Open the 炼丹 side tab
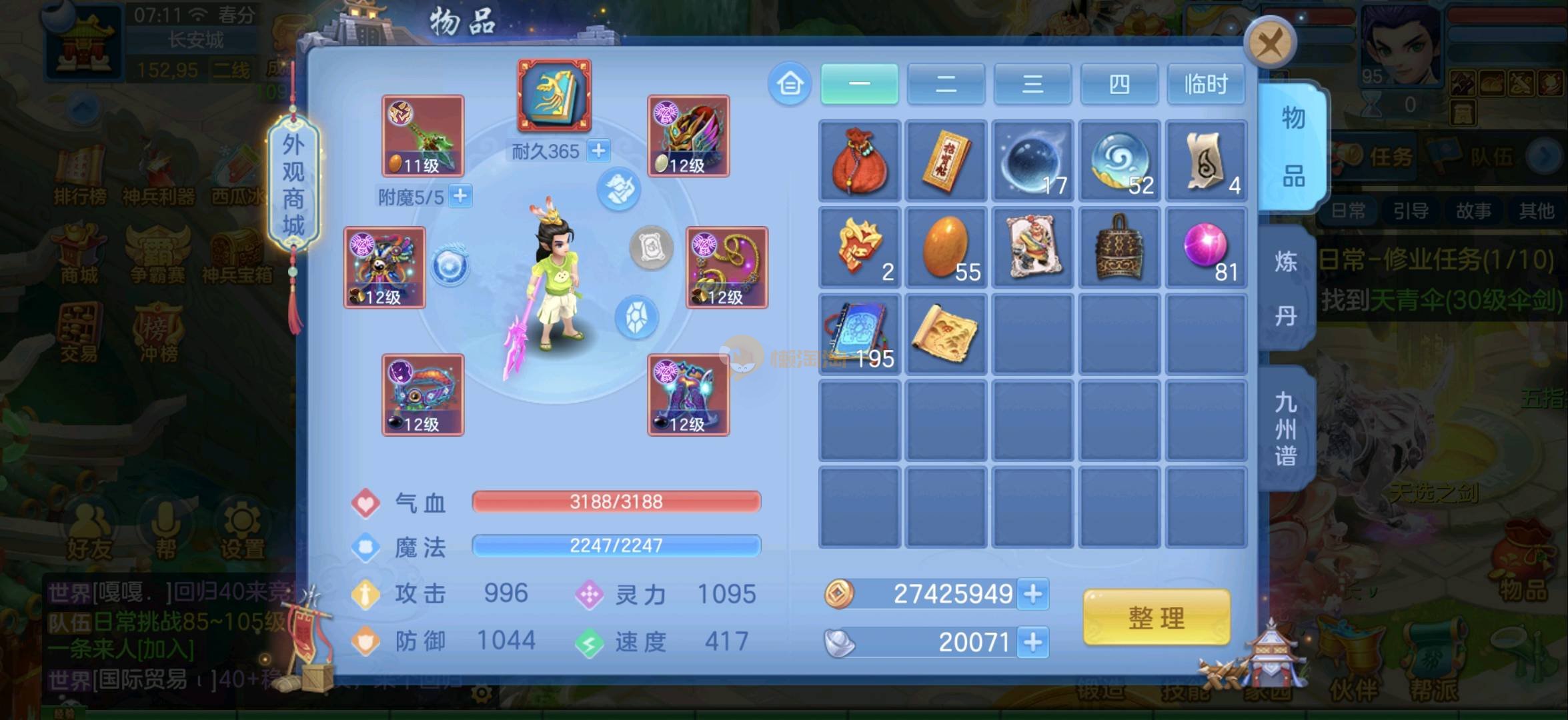The image size is (1568, 720). point(1286,288)
